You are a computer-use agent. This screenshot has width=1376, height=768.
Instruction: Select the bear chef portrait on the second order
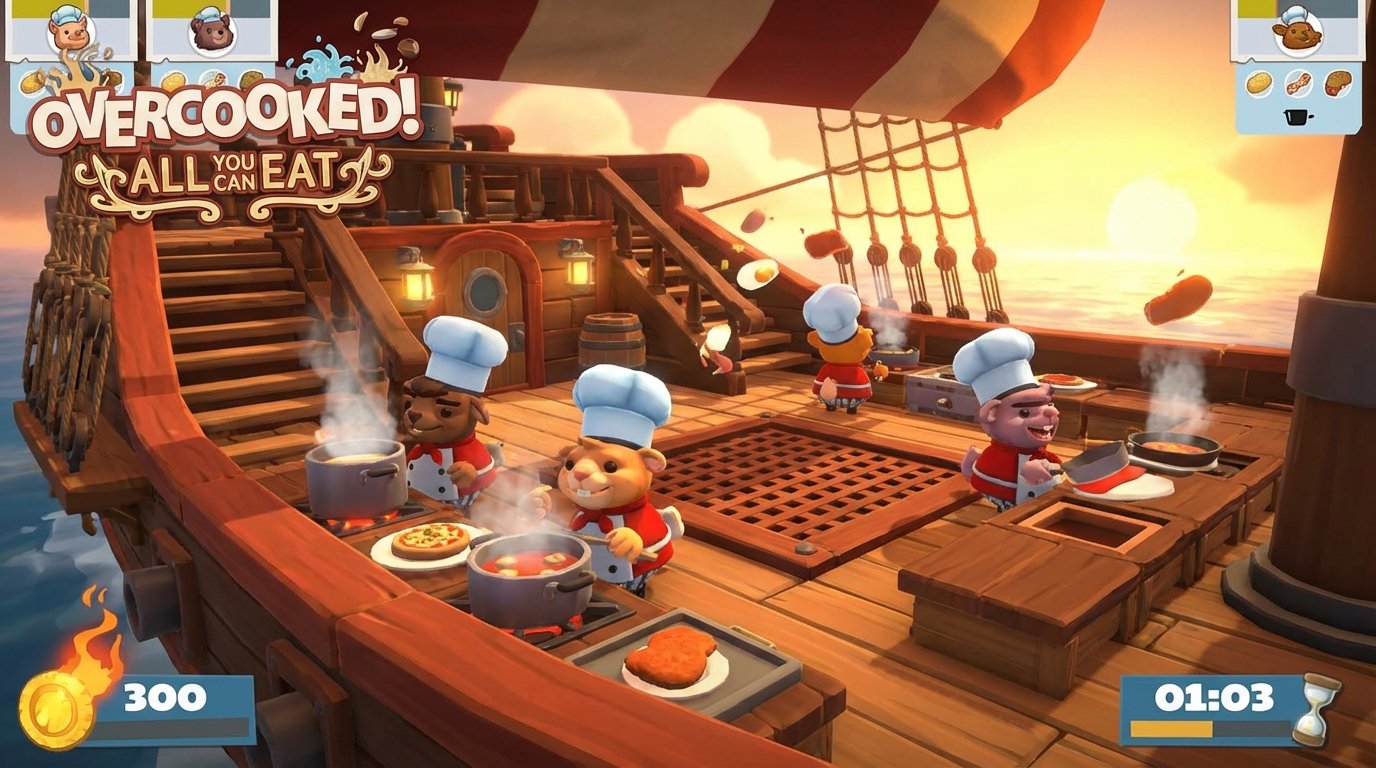pos(212,33)
